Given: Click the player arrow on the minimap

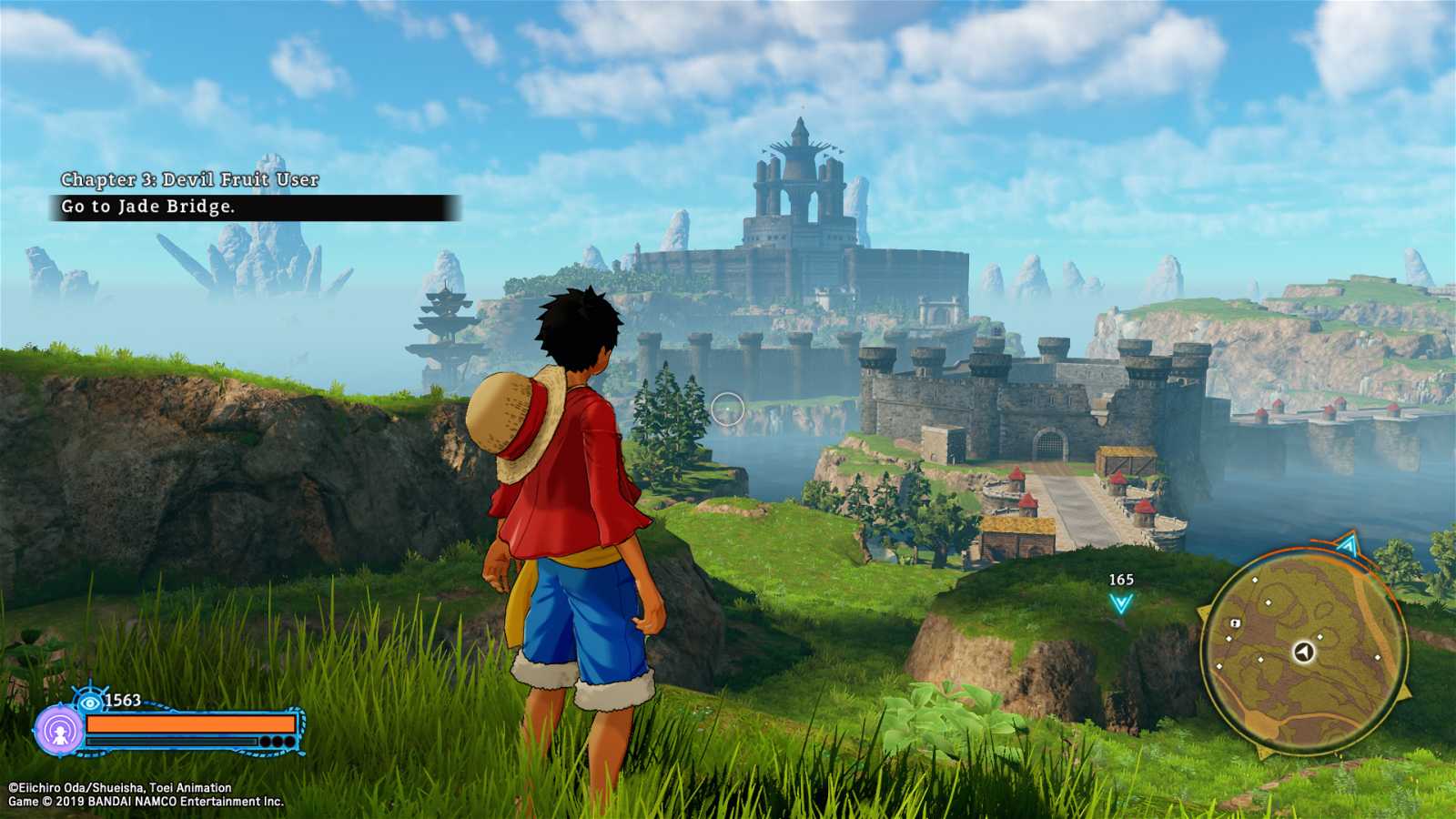Looking at the screenshot, I should (1304, 652).
